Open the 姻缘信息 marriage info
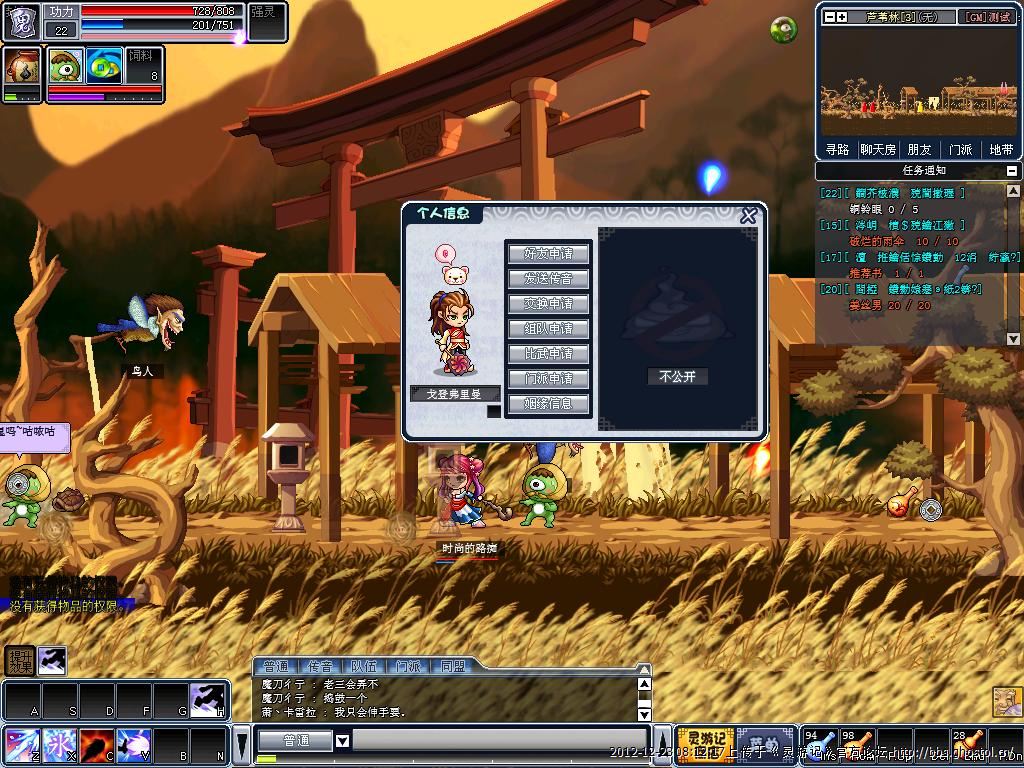The image size is (1024, 768). pos(548,403)
